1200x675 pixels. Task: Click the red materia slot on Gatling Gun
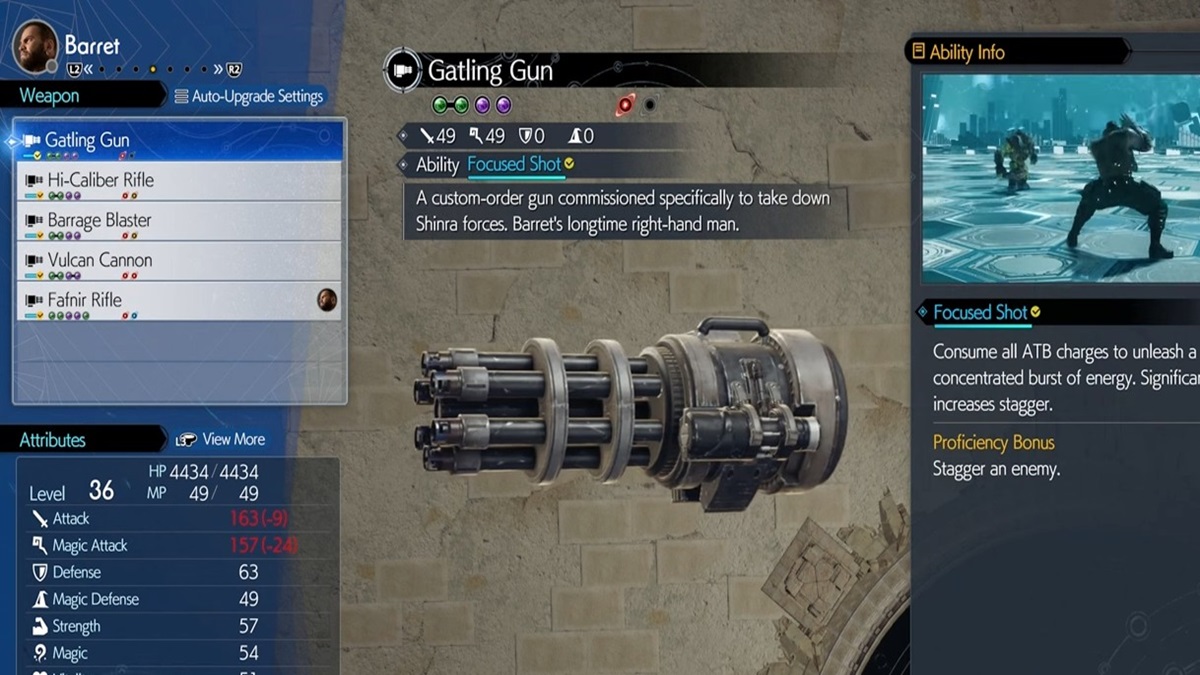(x=627, y=105)
